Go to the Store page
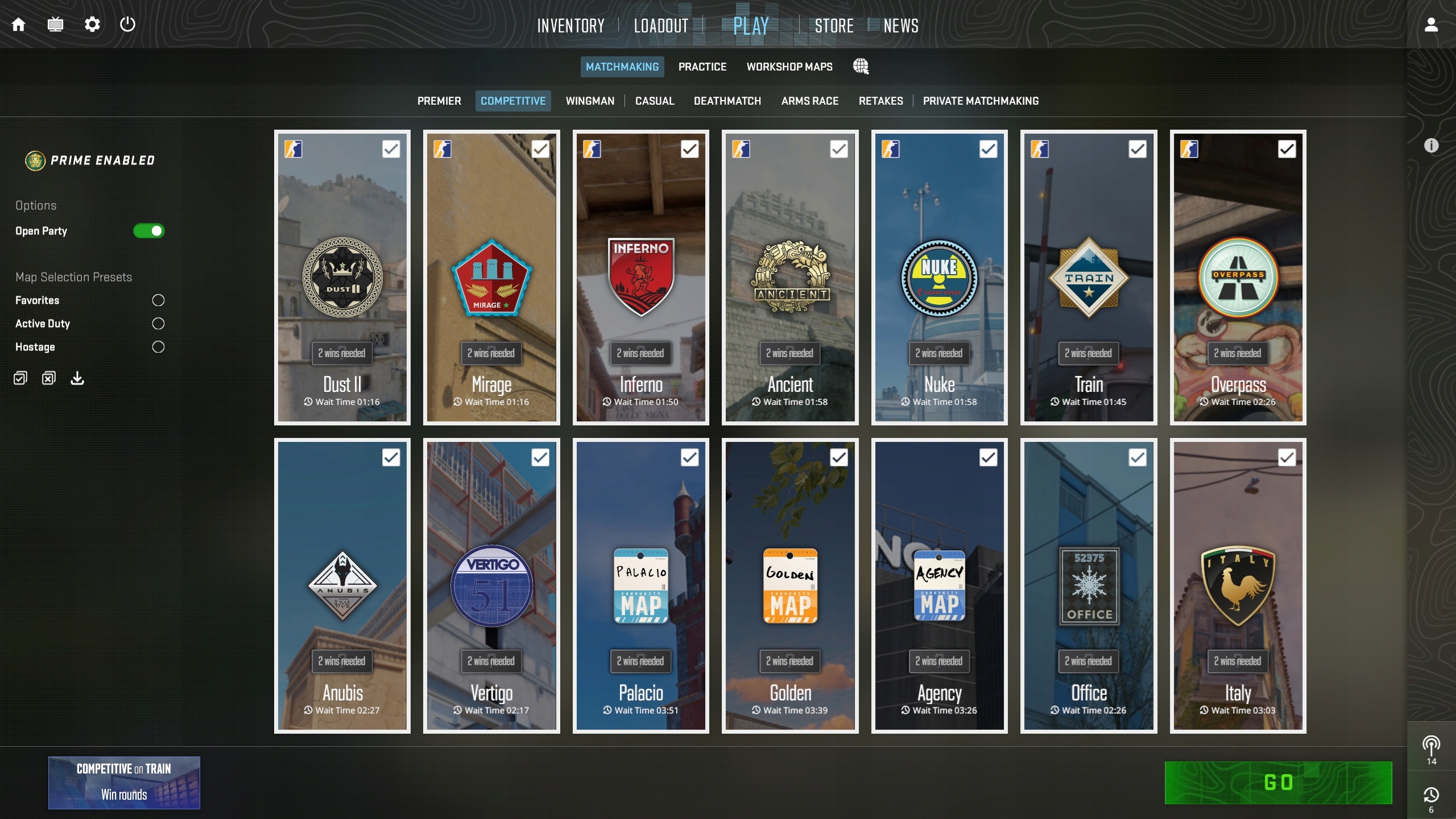Viewport: 1456px width, 819px height. [834, 26]
